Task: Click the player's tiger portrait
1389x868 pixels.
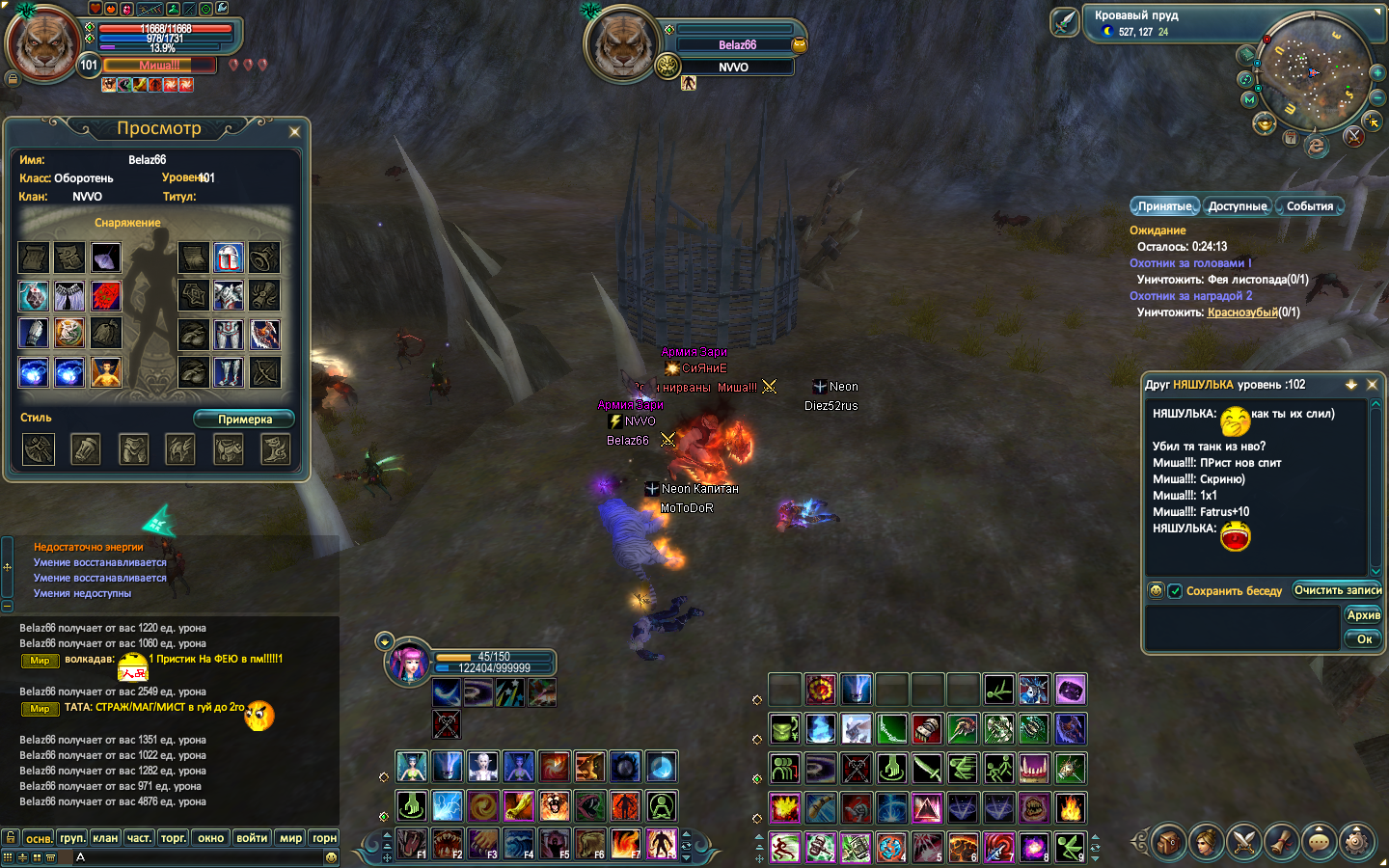Action: pyautogui.click(x=42, y=44)
